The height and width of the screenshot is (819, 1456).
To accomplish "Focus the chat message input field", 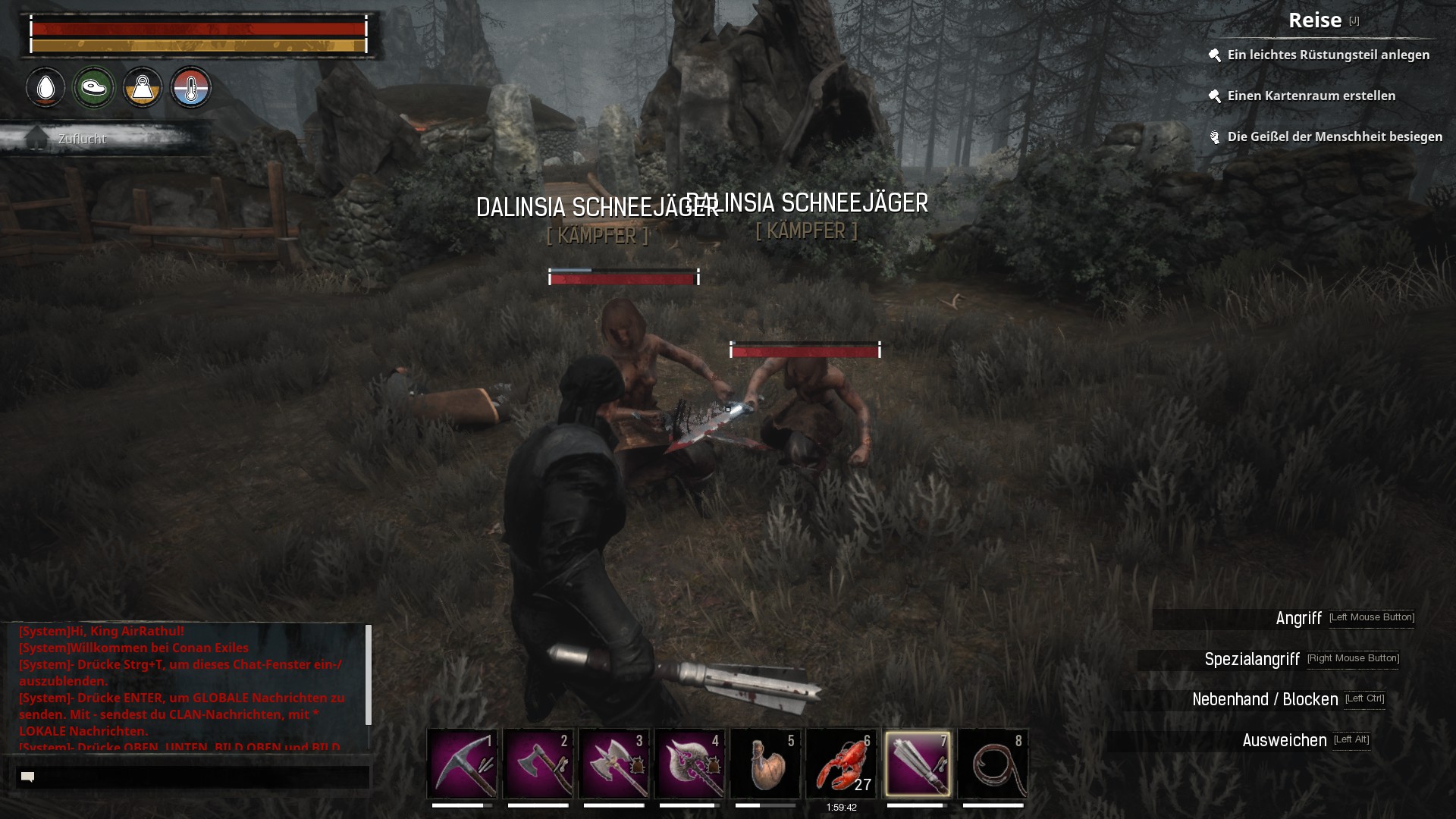I will click(x=193, y=777).
